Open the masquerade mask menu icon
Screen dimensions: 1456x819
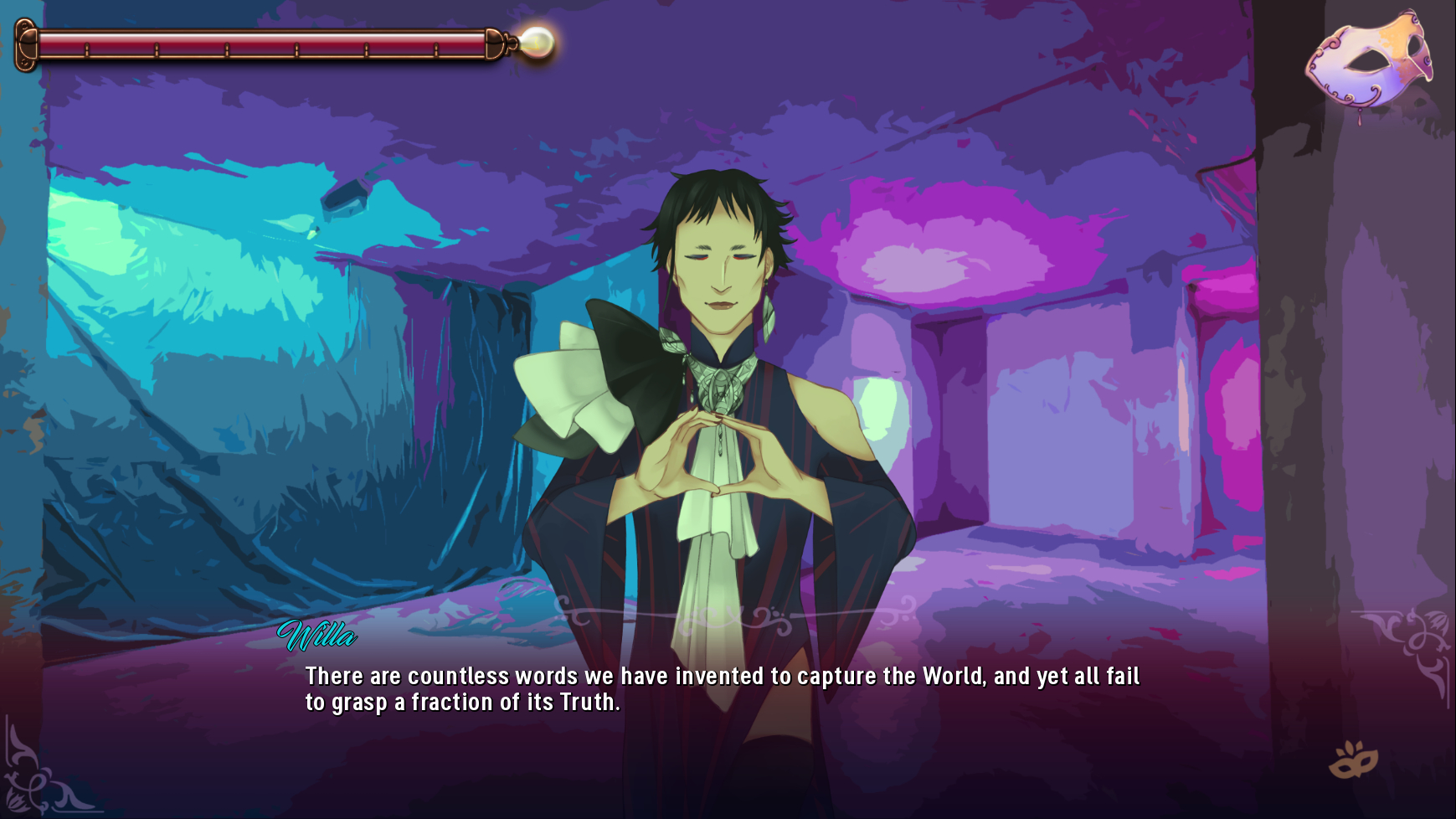1369,60
